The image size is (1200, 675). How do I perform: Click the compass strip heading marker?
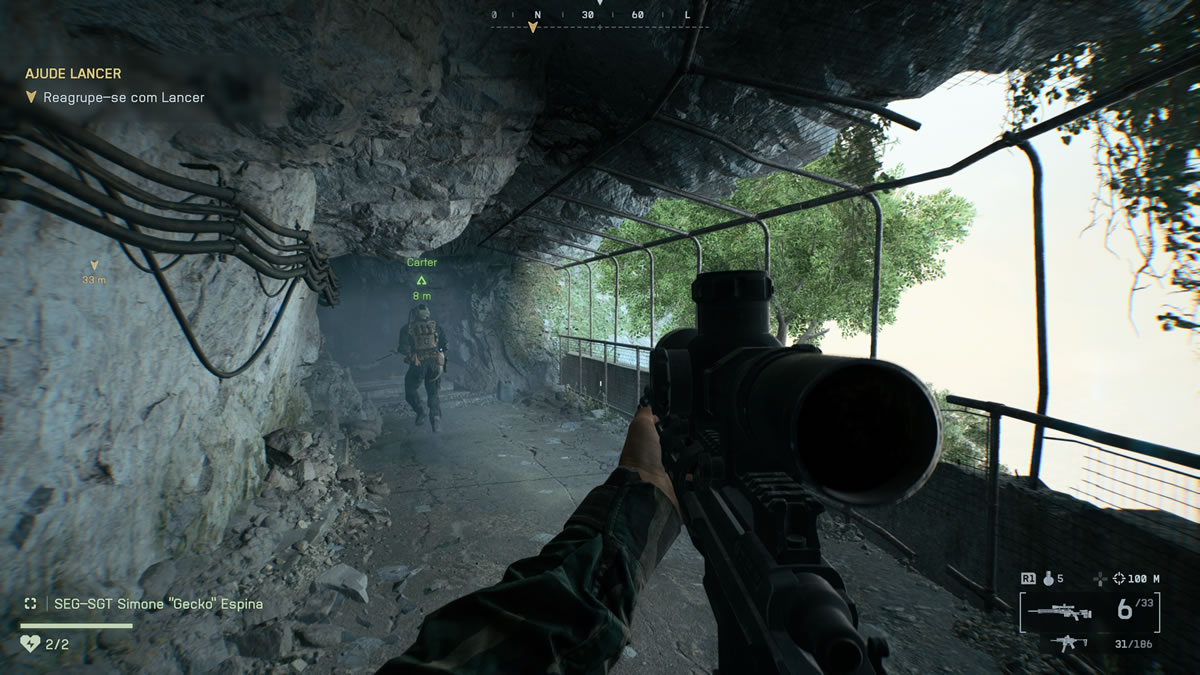click(532, 28)
